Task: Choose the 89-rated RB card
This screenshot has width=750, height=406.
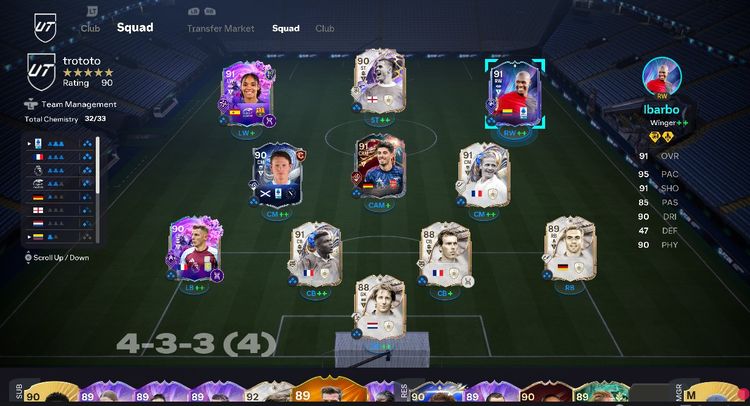Action: click(567, 250)
